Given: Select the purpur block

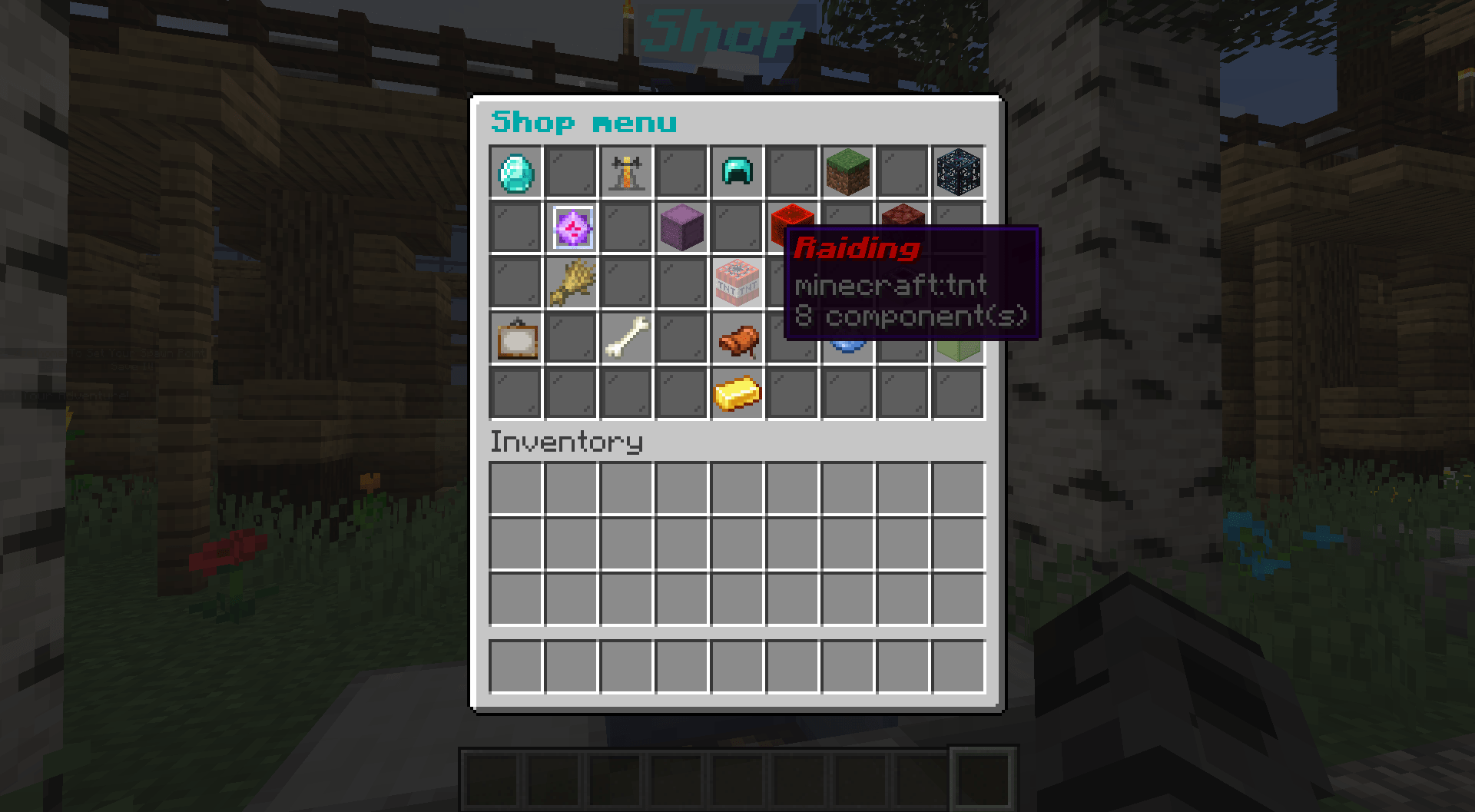Looking at the screenshot, I should tap(681, 226).
